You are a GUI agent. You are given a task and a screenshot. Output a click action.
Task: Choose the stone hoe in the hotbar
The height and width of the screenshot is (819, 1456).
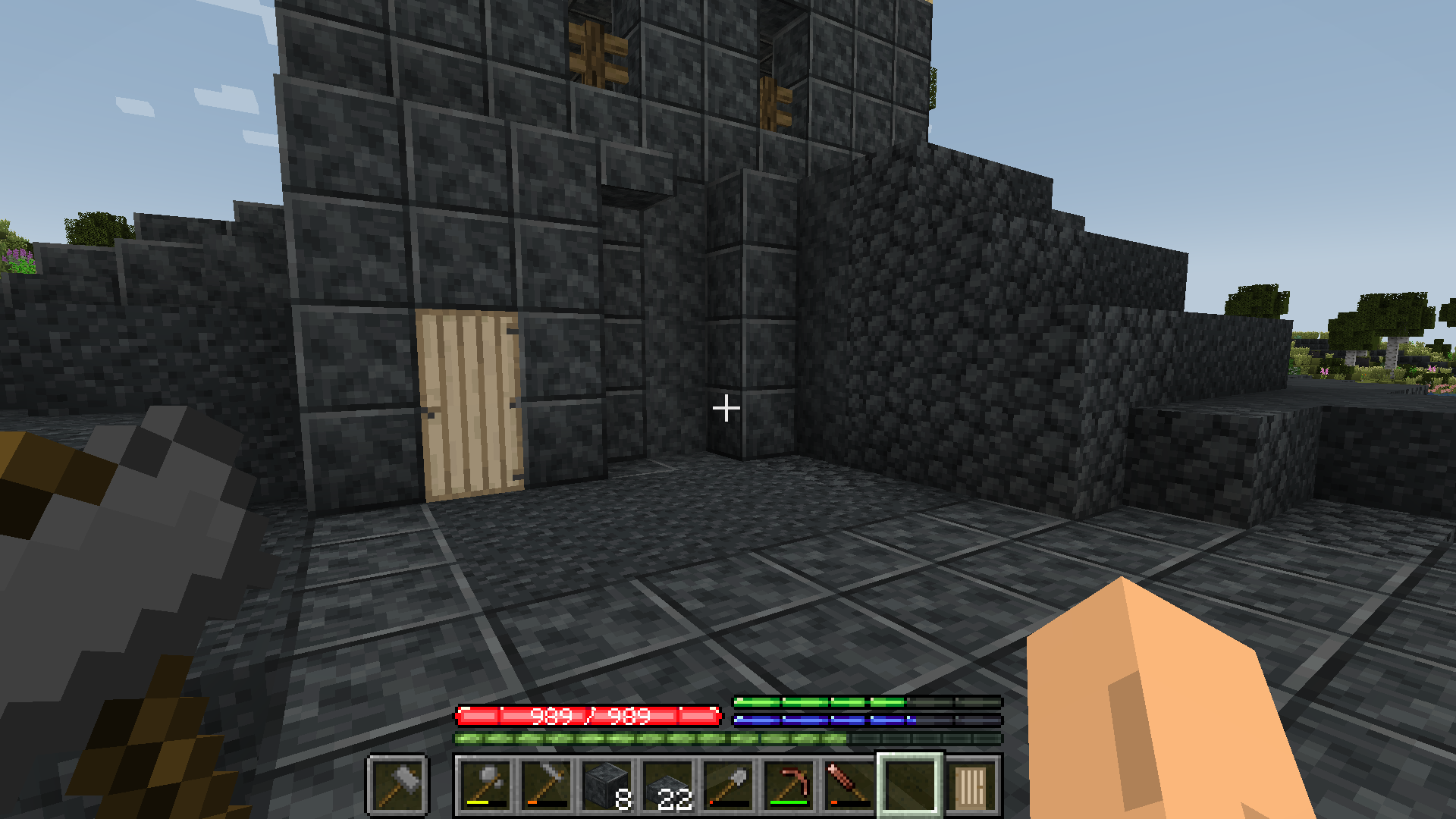(546, 784)
